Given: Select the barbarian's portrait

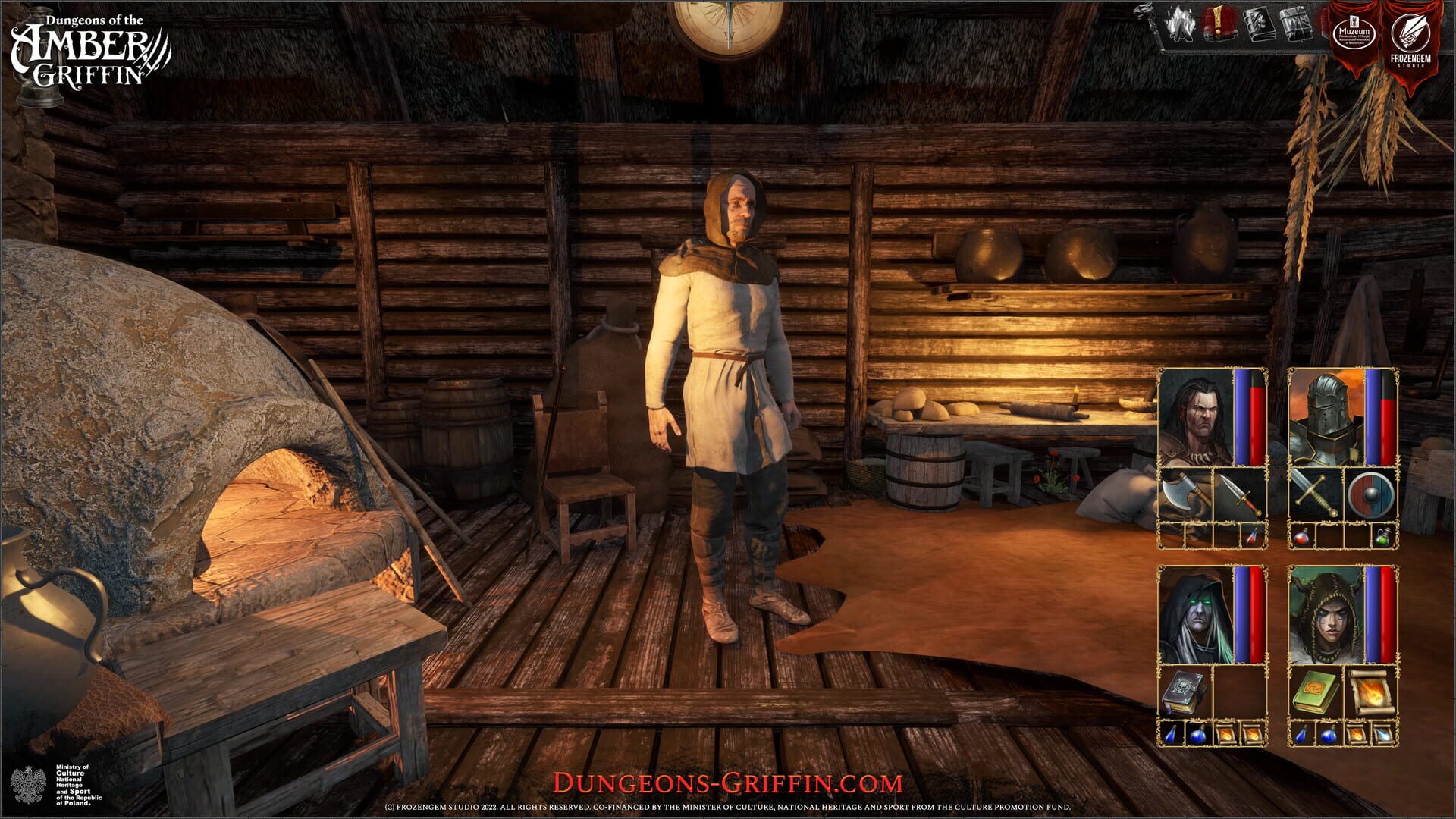Looking at the screenshot, I should coord(1194,414).
